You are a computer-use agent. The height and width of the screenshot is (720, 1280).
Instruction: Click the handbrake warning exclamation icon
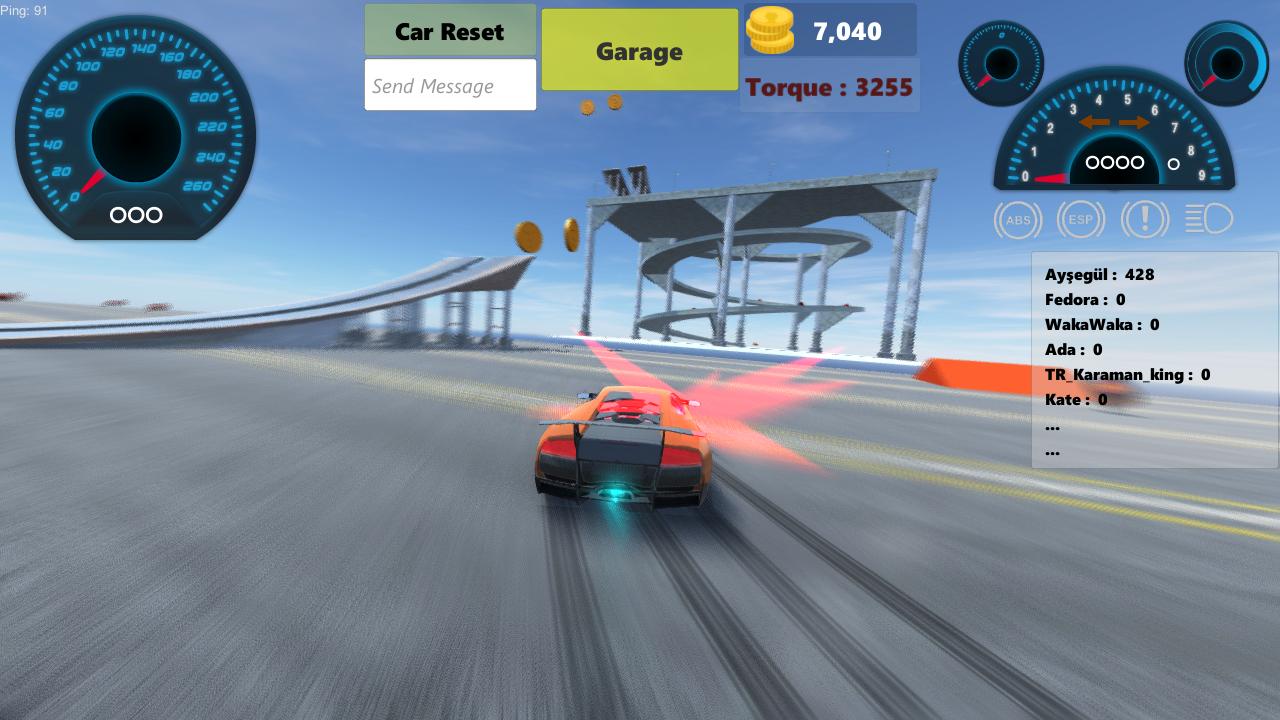pyautogui.click(x=1145, y=220)
